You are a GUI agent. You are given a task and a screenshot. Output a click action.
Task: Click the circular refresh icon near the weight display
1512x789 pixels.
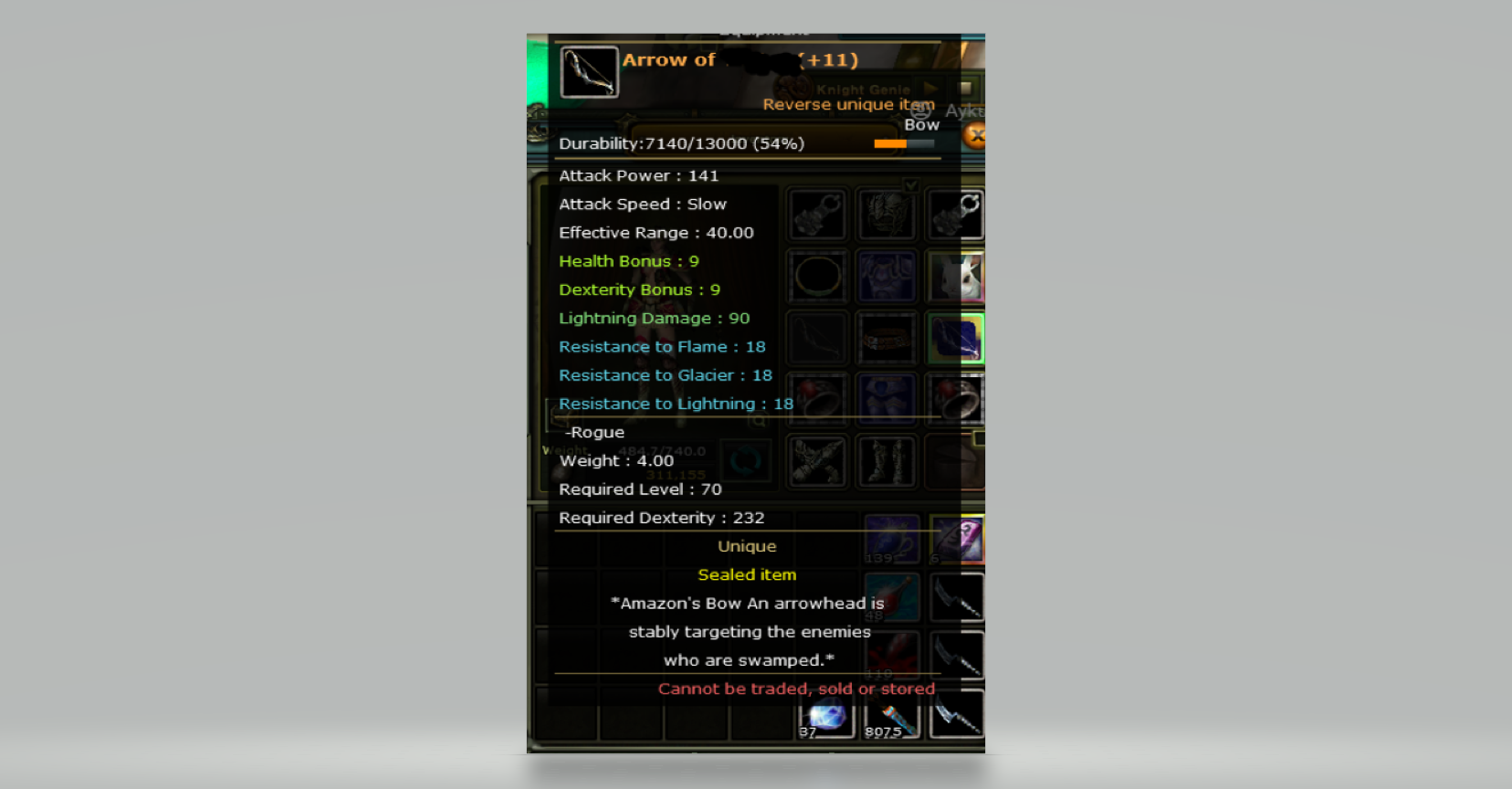[x=747, y=462]
